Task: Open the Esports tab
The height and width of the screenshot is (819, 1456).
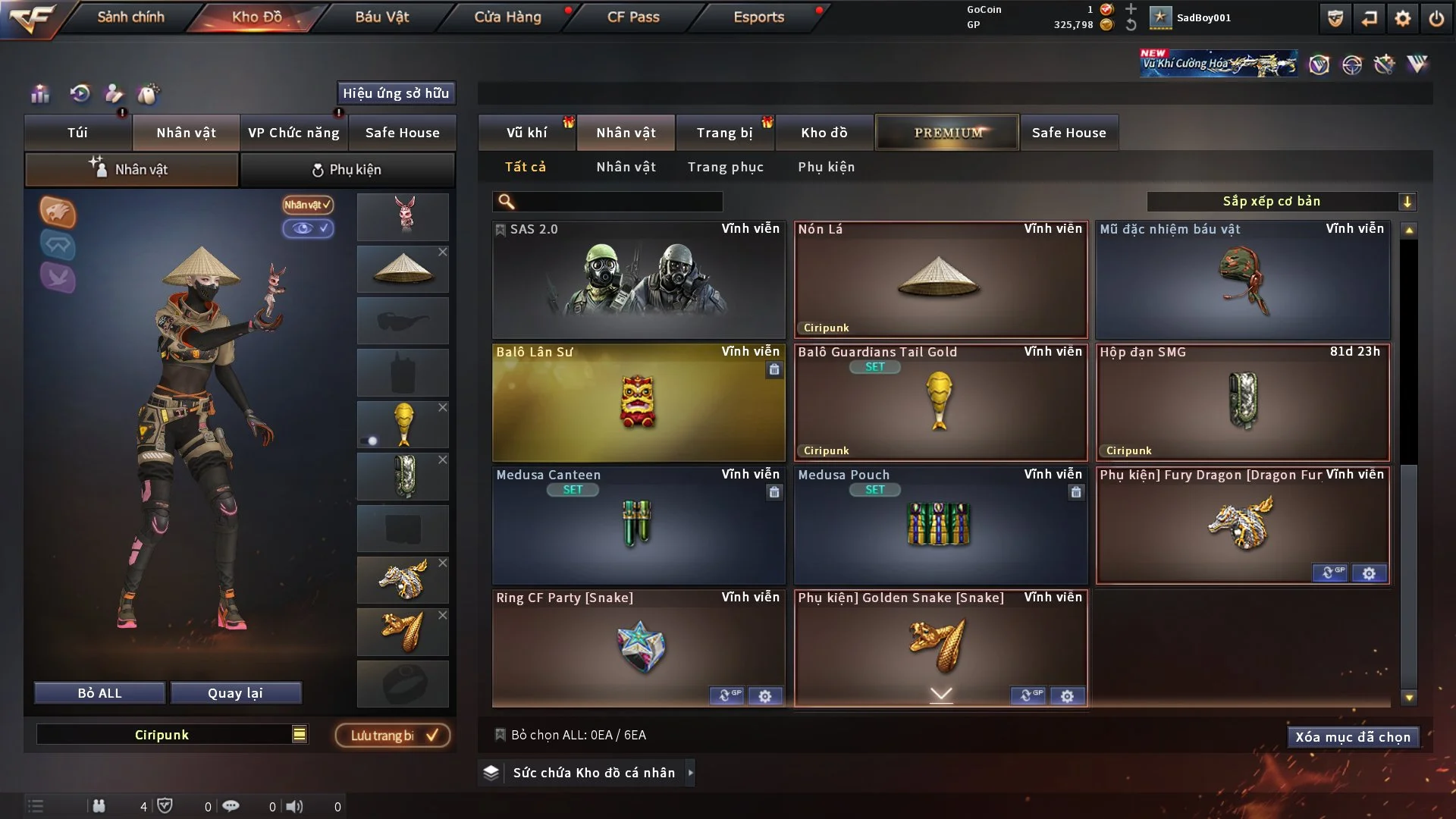Action: pyautogui.click(x=758, y=17)
